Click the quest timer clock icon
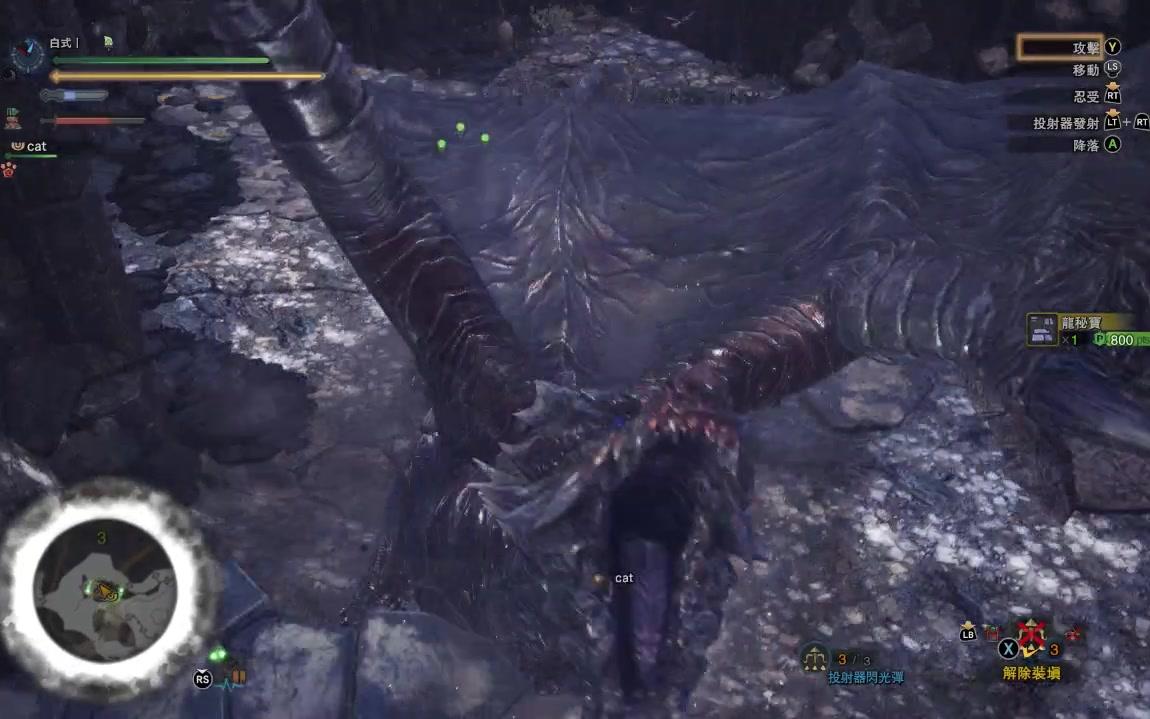Viewport: 1150px width, 719px height. tap(29, 52)
